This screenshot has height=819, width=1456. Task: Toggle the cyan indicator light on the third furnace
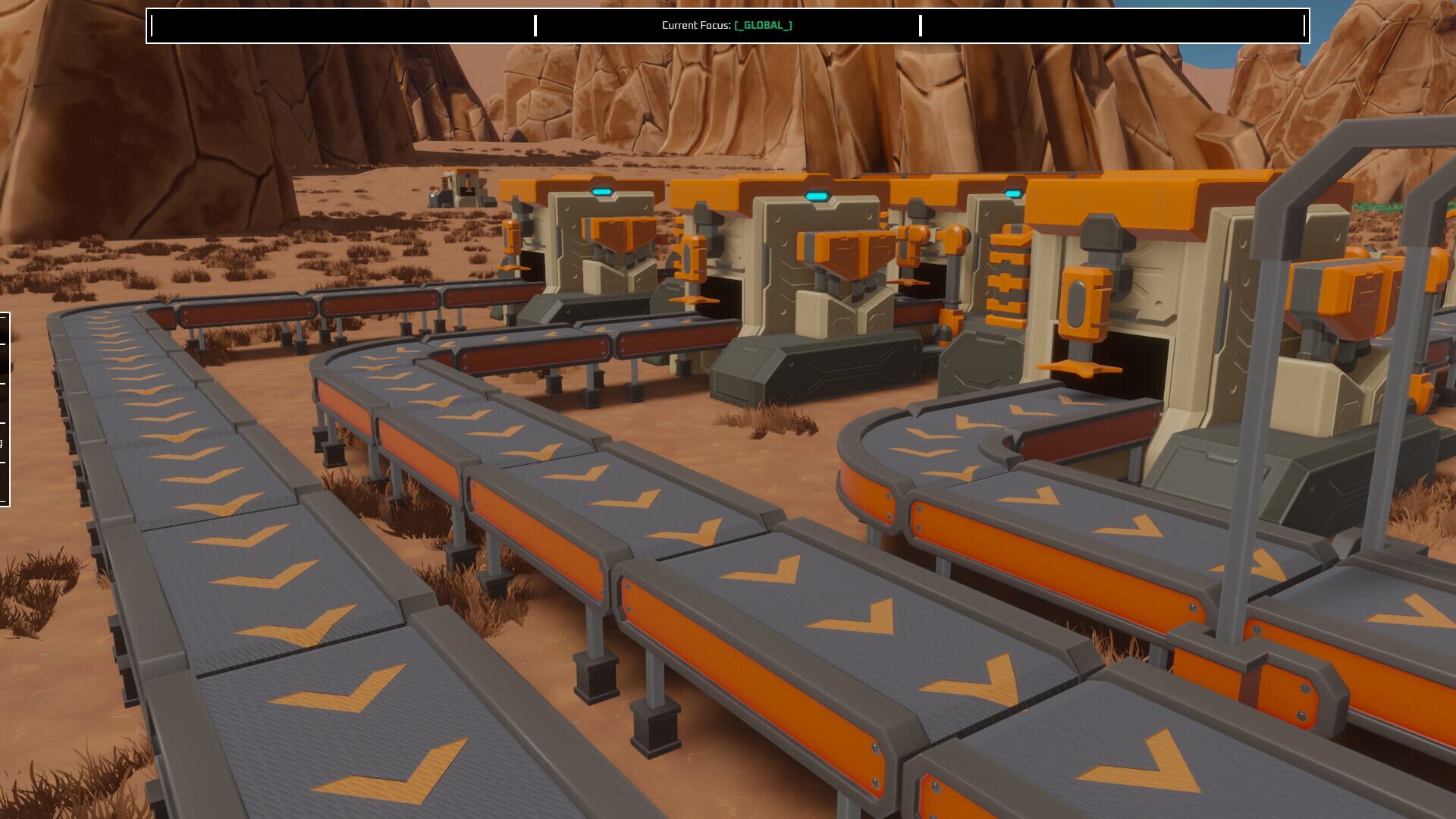(x=1012, y=193)
